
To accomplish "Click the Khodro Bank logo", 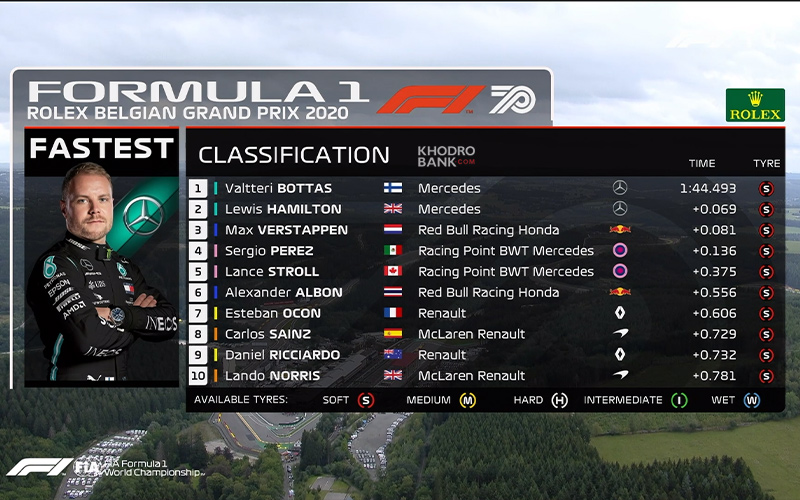I will click(x=446, y=156).
